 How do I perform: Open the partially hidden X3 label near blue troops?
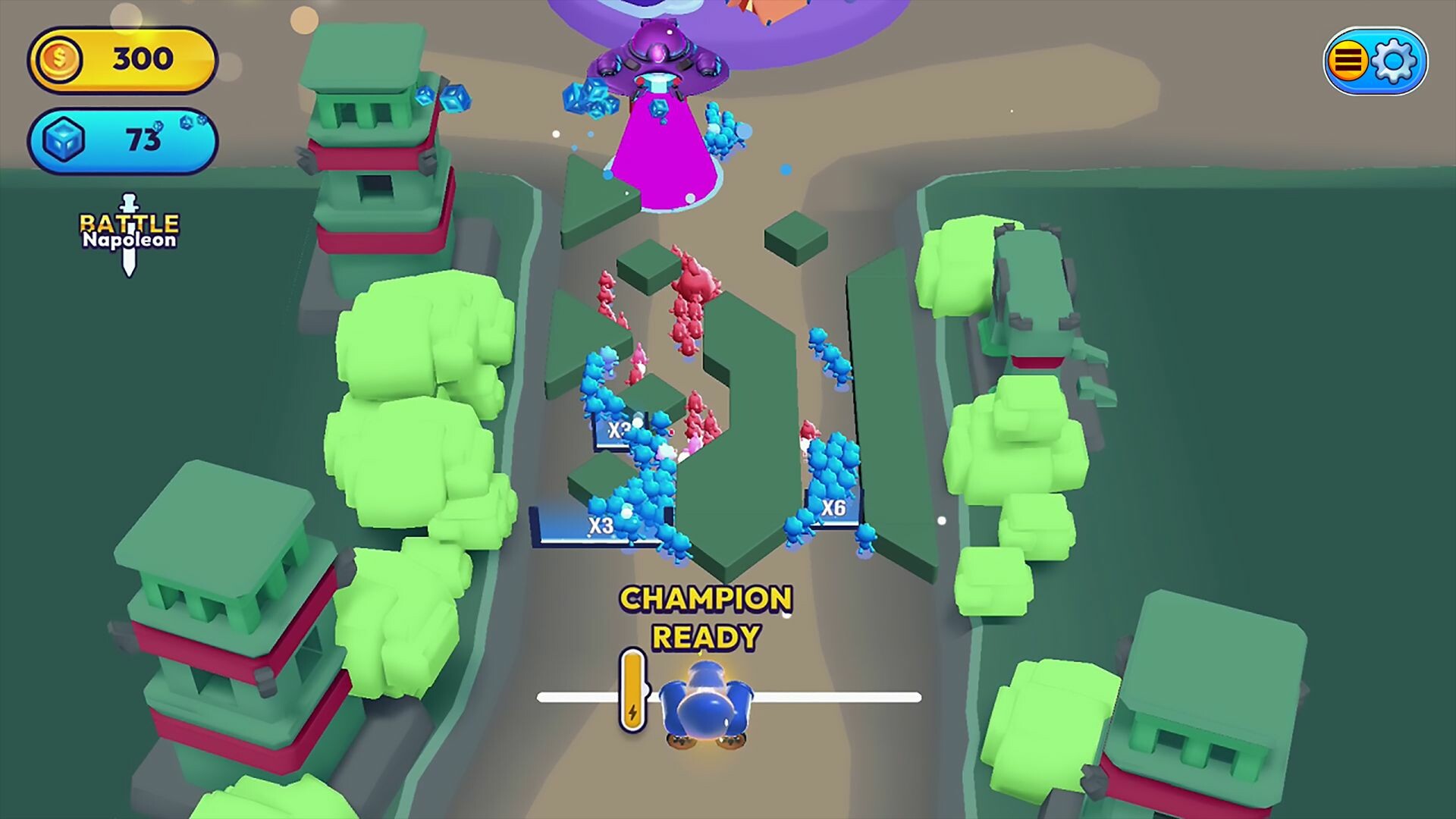pos(617,429)
